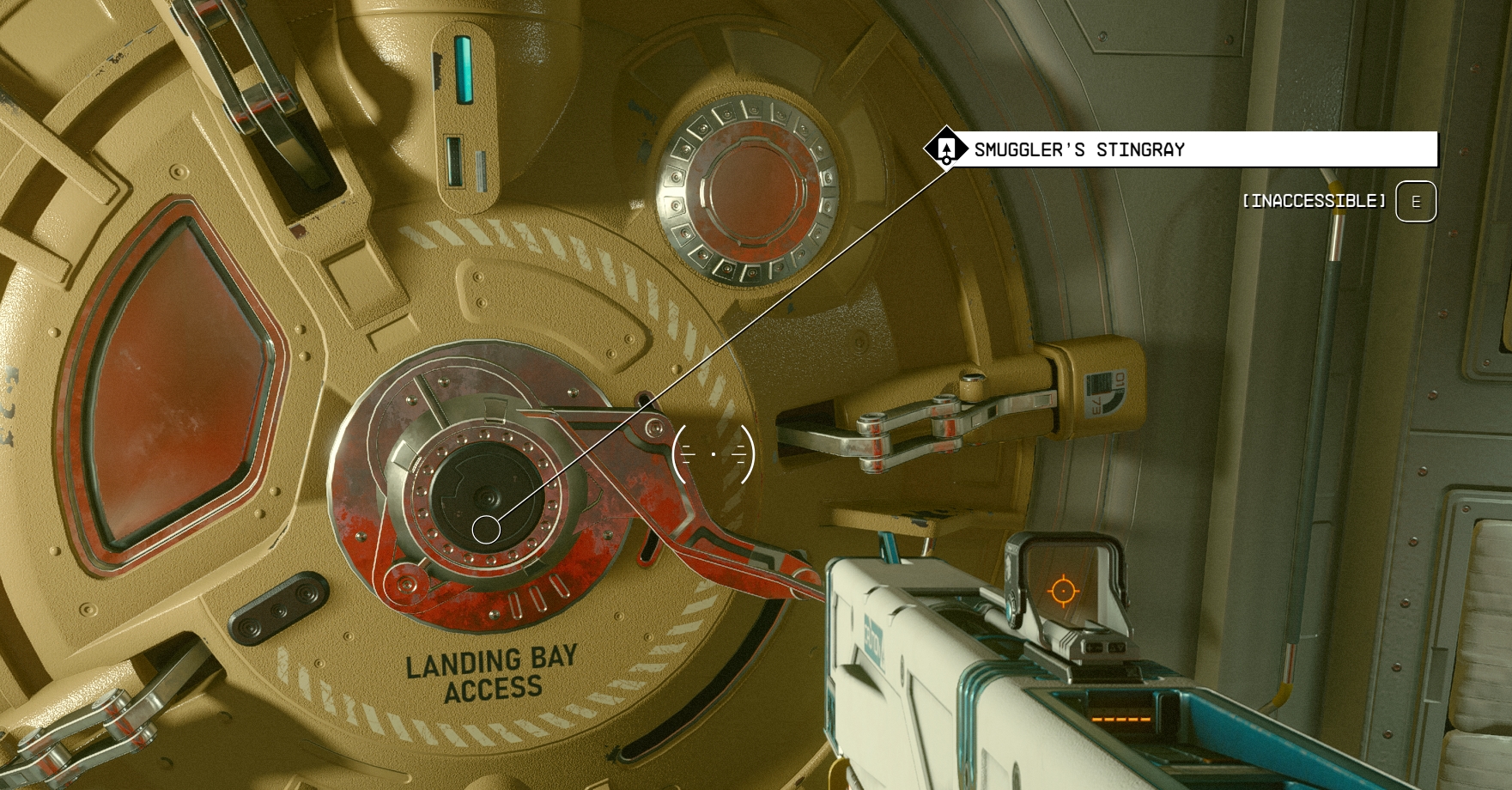Click the ship icon beside Smuggler's Stingray

pos(945,149)
